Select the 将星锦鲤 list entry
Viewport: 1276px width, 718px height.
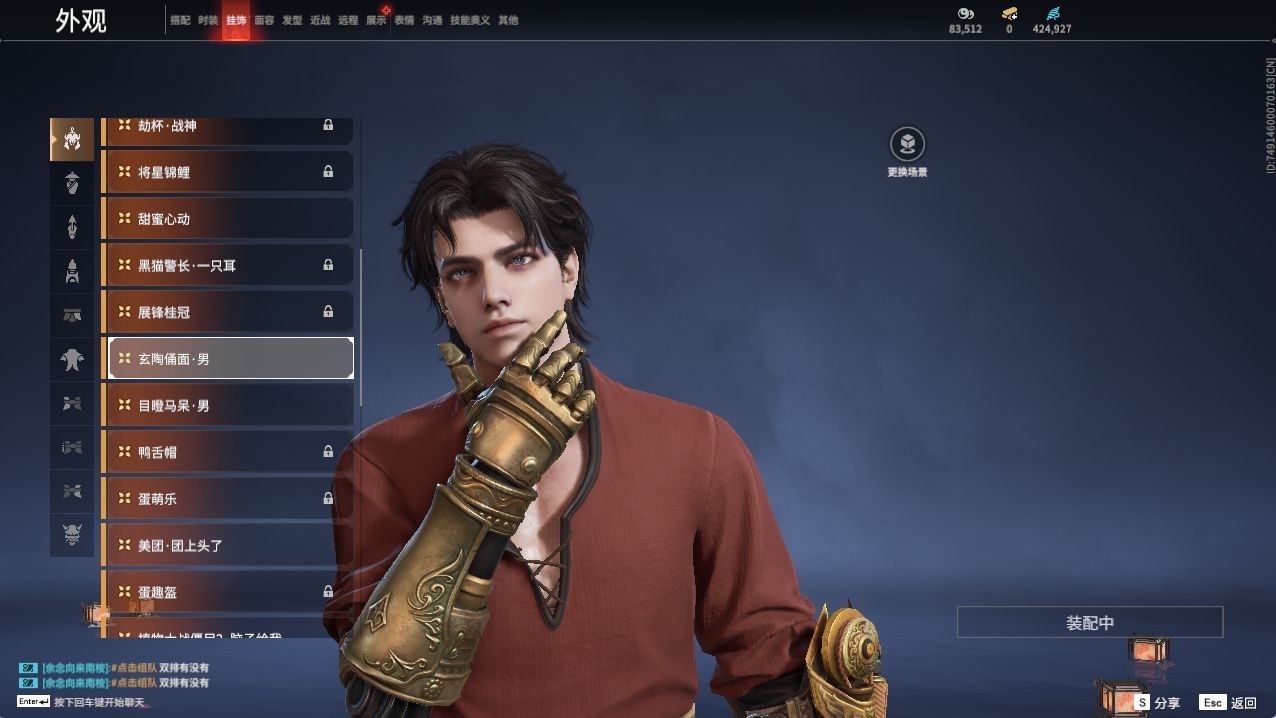(229, 172)
